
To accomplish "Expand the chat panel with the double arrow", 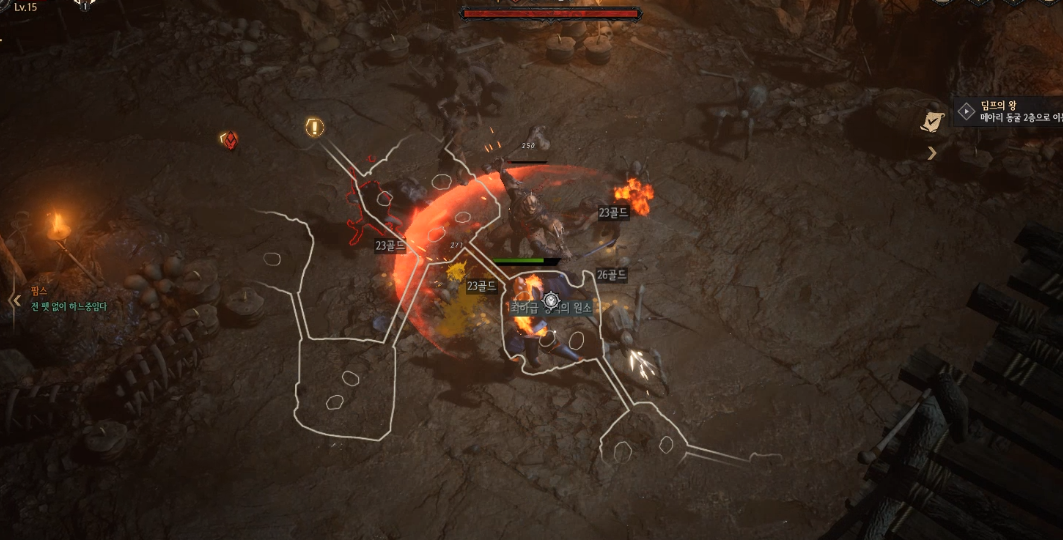I will coord(15,299).
